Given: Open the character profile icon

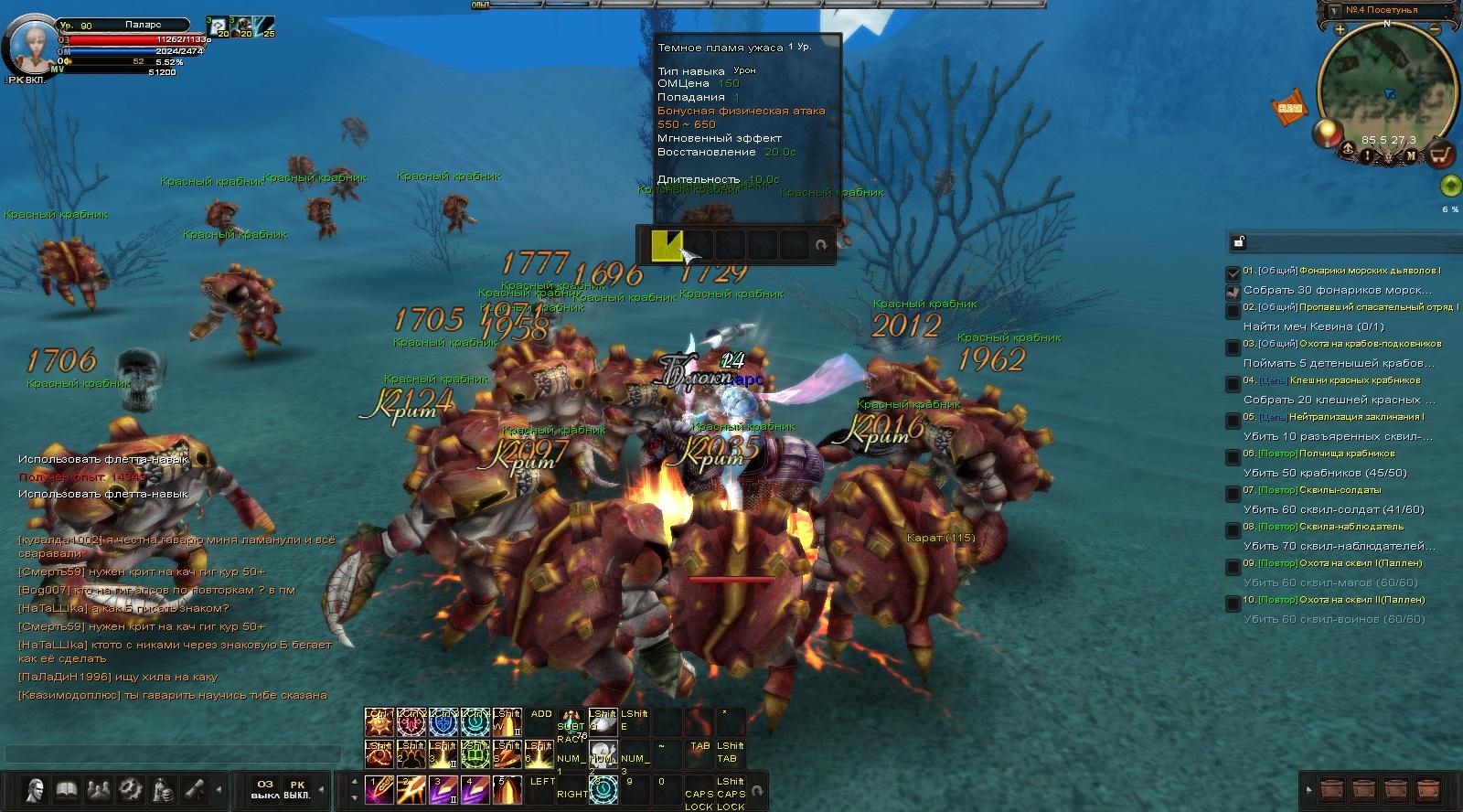Looking at the screenshot, I should (36, 789).
